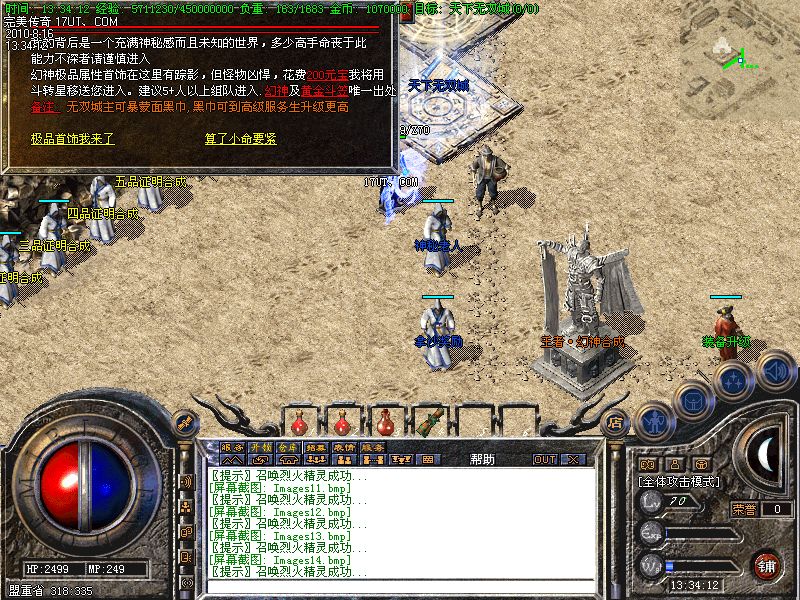The image size is (800, 600).
Task: Click the chat input field
Action: click(400, 587)
